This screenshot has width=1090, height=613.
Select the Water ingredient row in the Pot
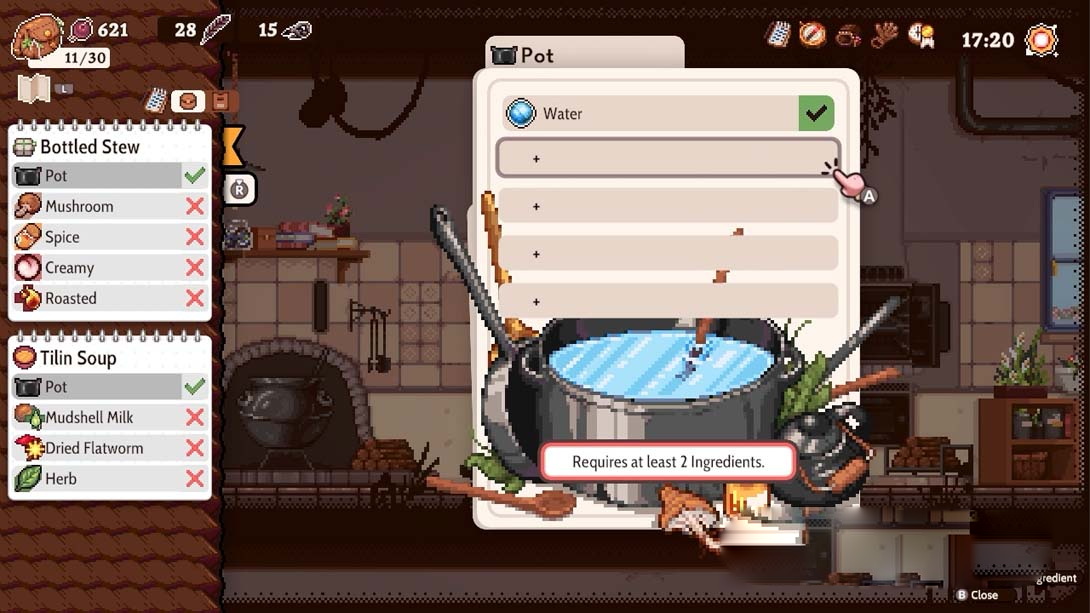[x=667, y=114]
